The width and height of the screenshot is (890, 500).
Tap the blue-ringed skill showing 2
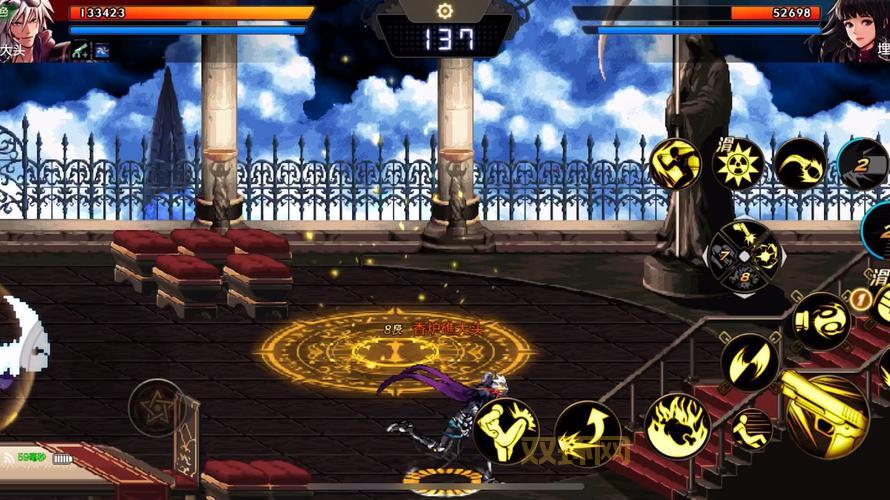coord(864,164)
